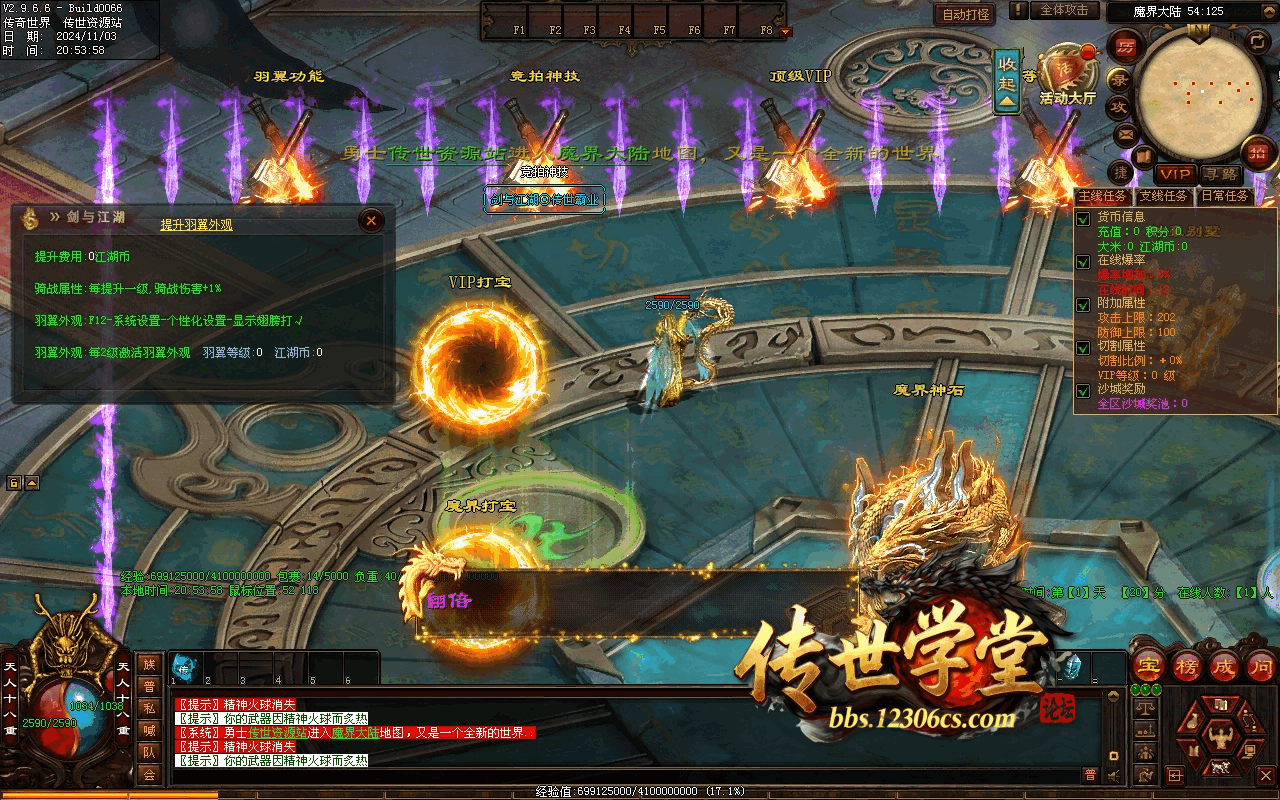Switch to the 主线任务 tab
Screen dimensions: 1280x800
1103,196
